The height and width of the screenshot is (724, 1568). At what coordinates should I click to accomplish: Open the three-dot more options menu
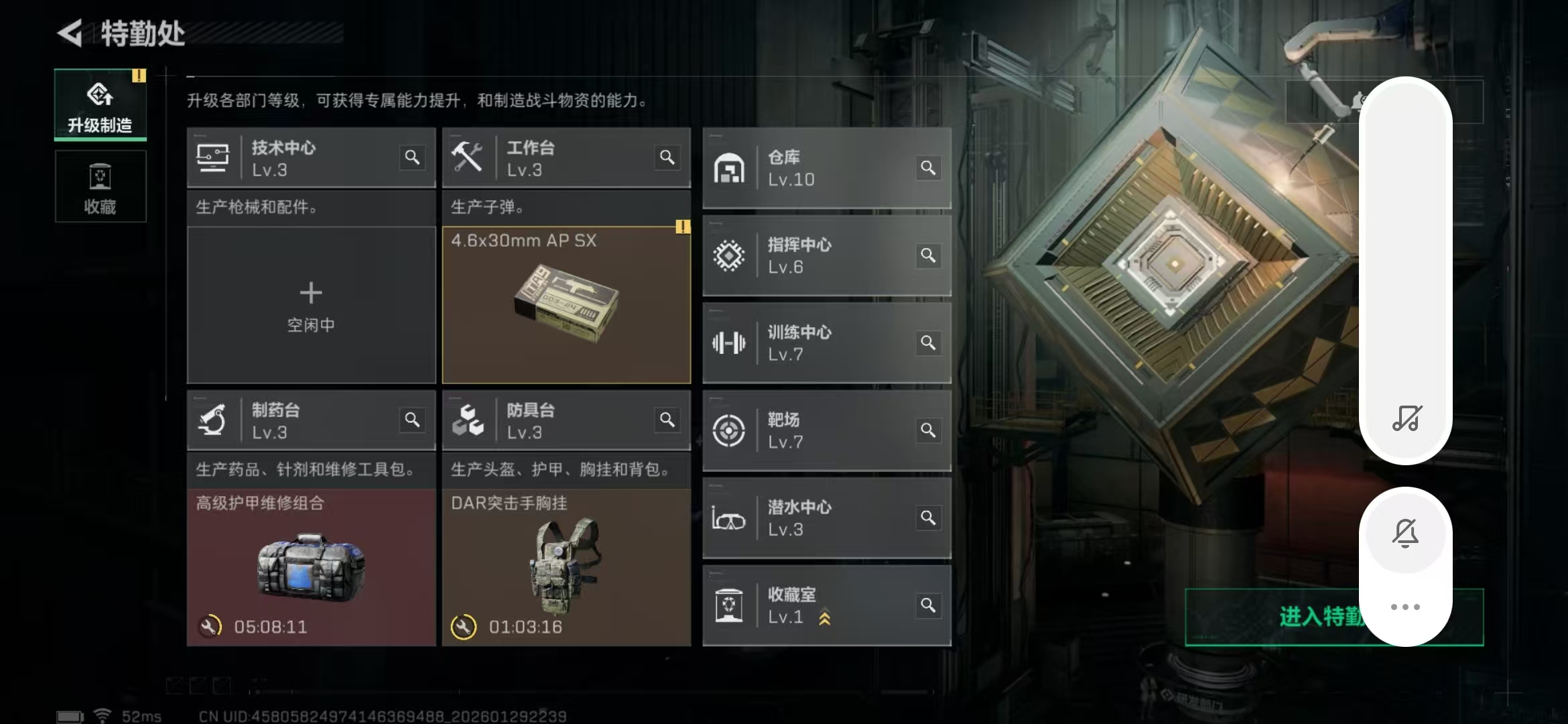[1406, 605]
